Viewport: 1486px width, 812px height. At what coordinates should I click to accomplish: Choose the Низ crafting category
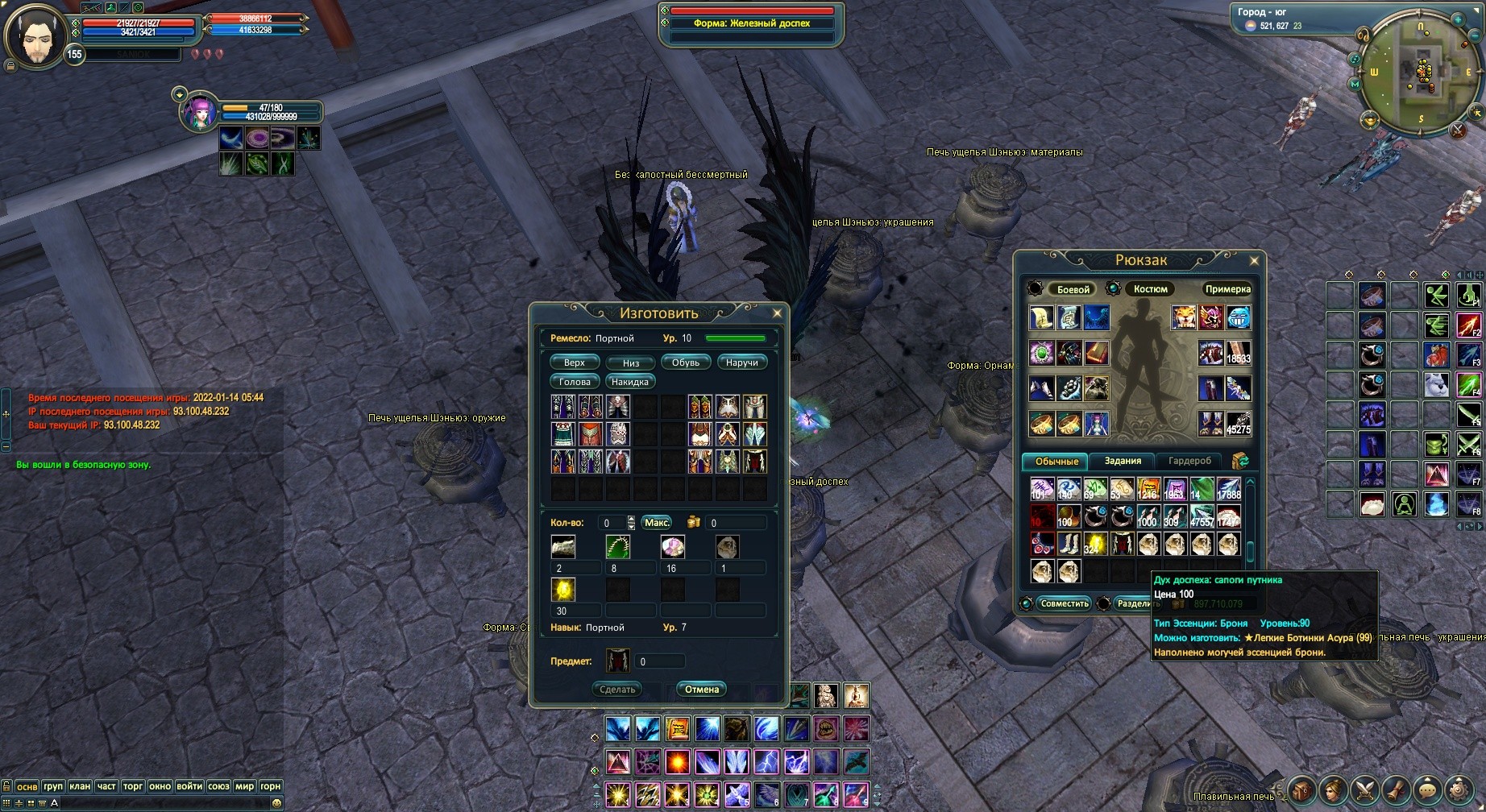(x=630, y=362)
